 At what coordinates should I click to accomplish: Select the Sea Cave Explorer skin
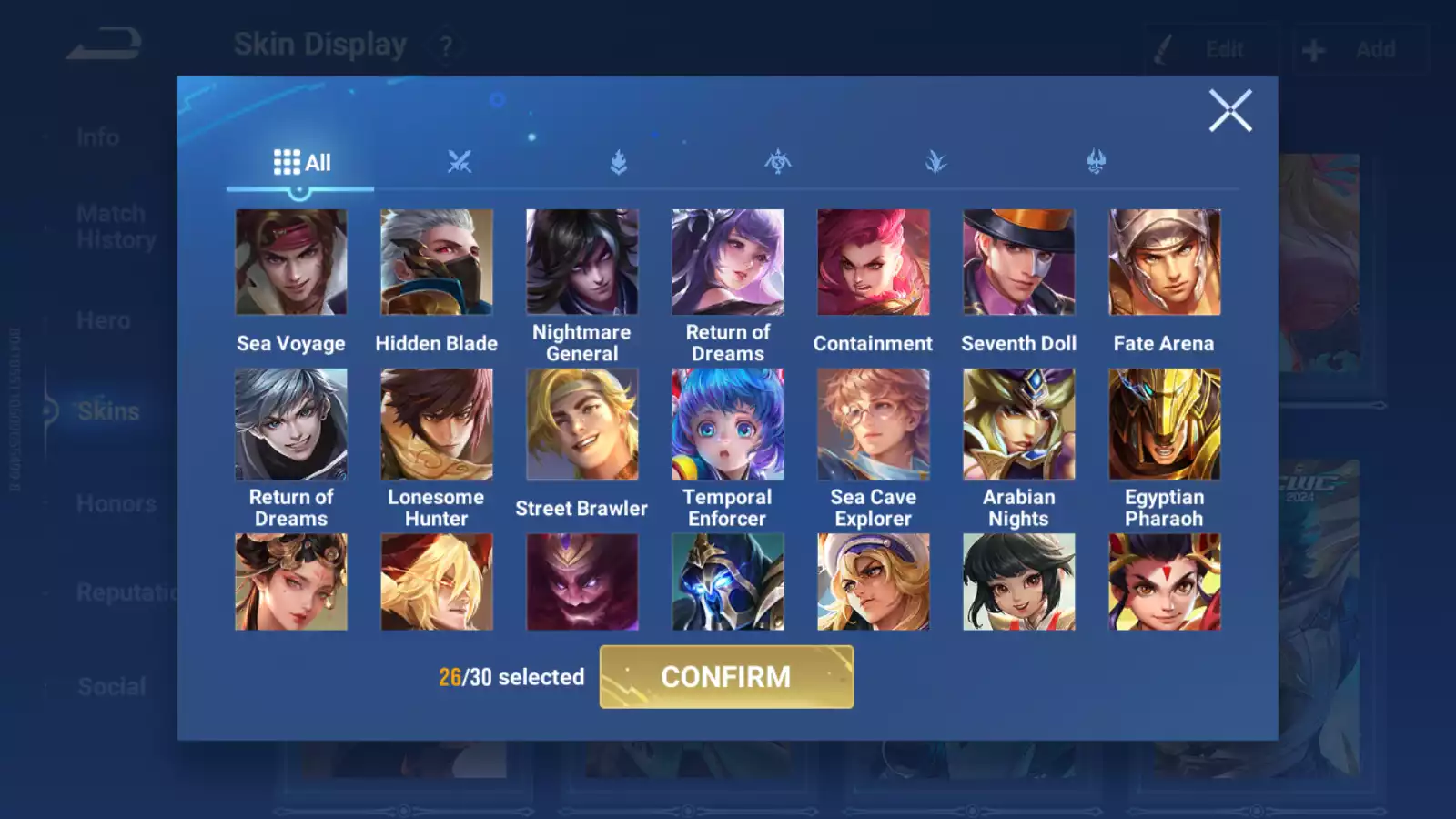(874, 424)
